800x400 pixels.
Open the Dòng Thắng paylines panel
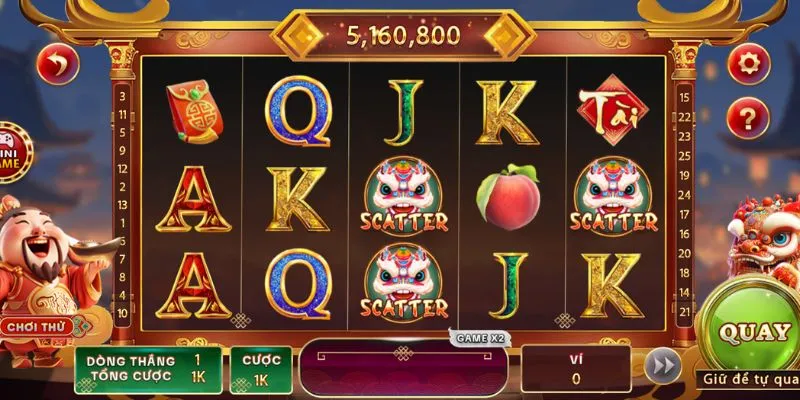coord(148,368)
